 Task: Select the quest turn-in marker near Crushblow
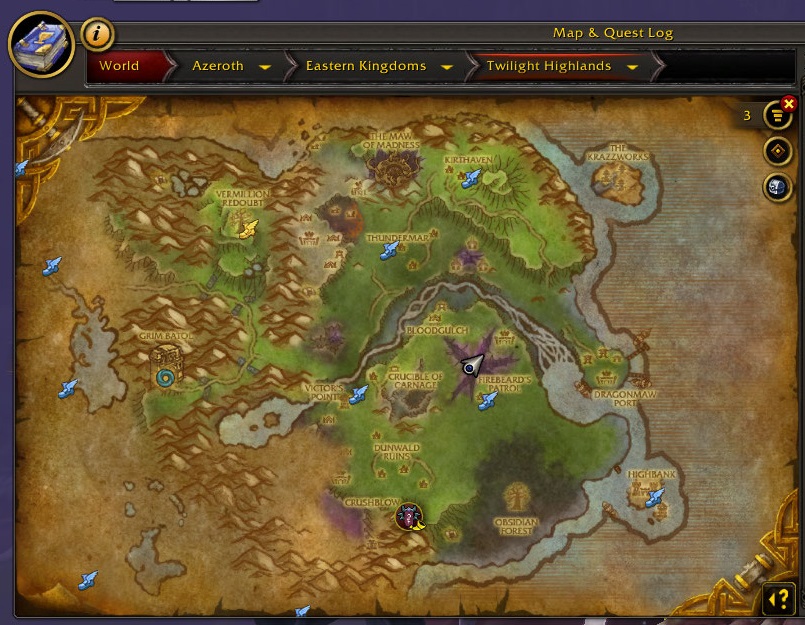[409, 516]
